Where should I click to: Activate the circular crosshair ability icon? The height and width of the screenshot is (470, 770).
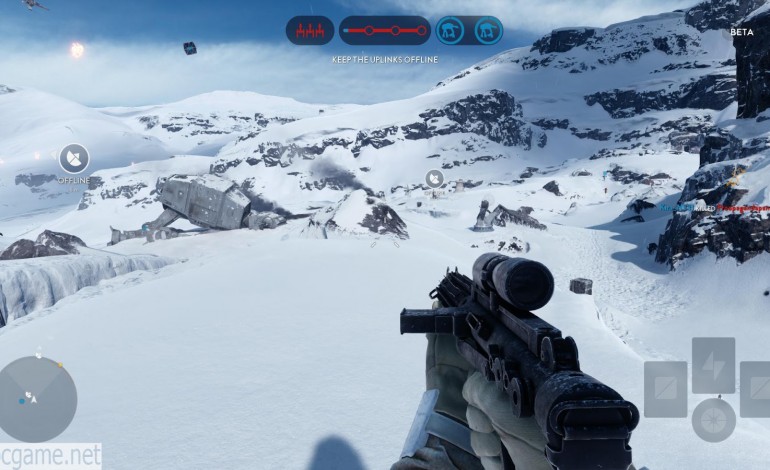pos(713,419)
